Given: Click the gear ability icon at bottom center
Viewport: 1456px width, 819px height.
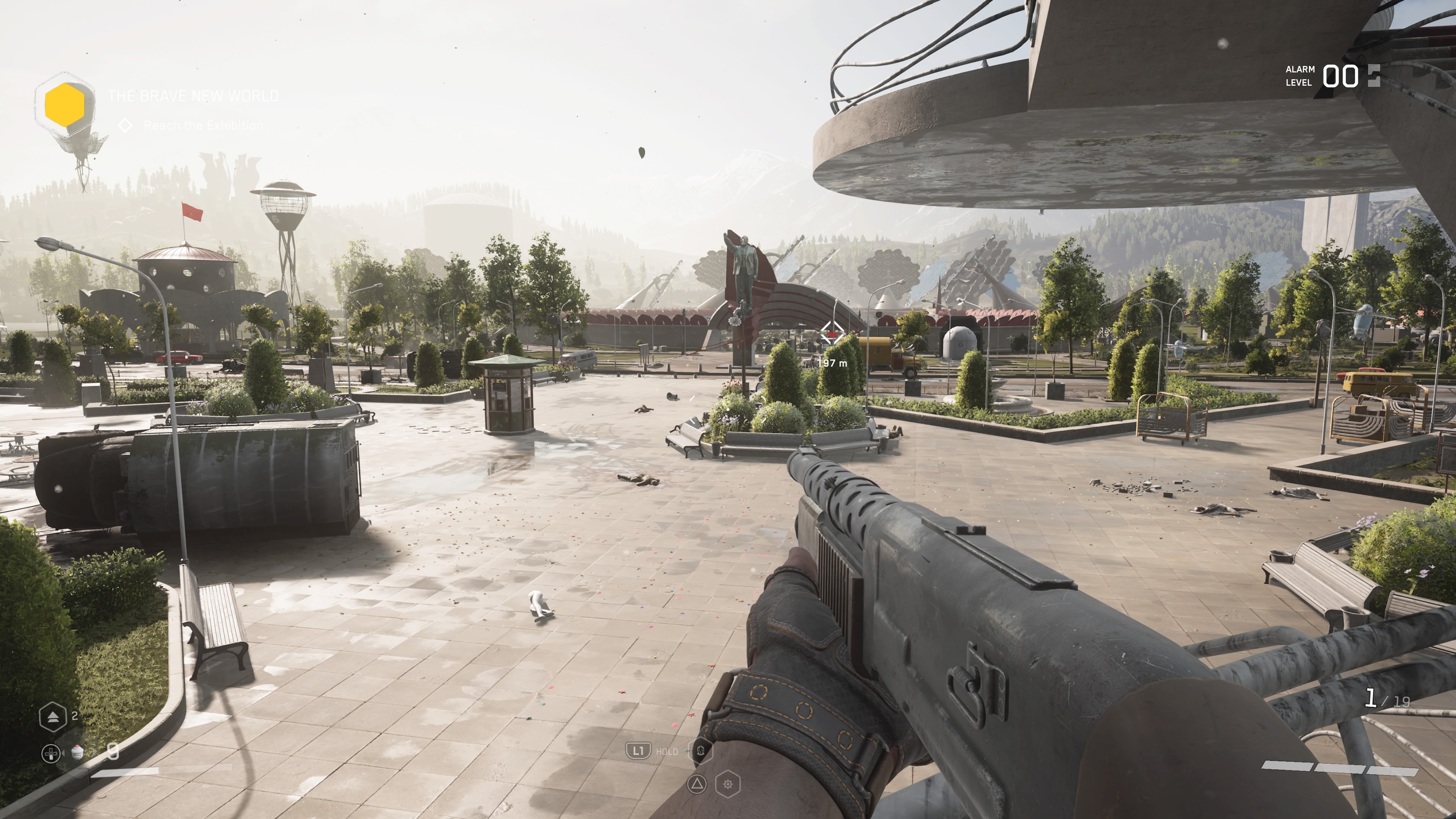Looking at the screenshot, I should pyautogui.click(x=728, y=784).
